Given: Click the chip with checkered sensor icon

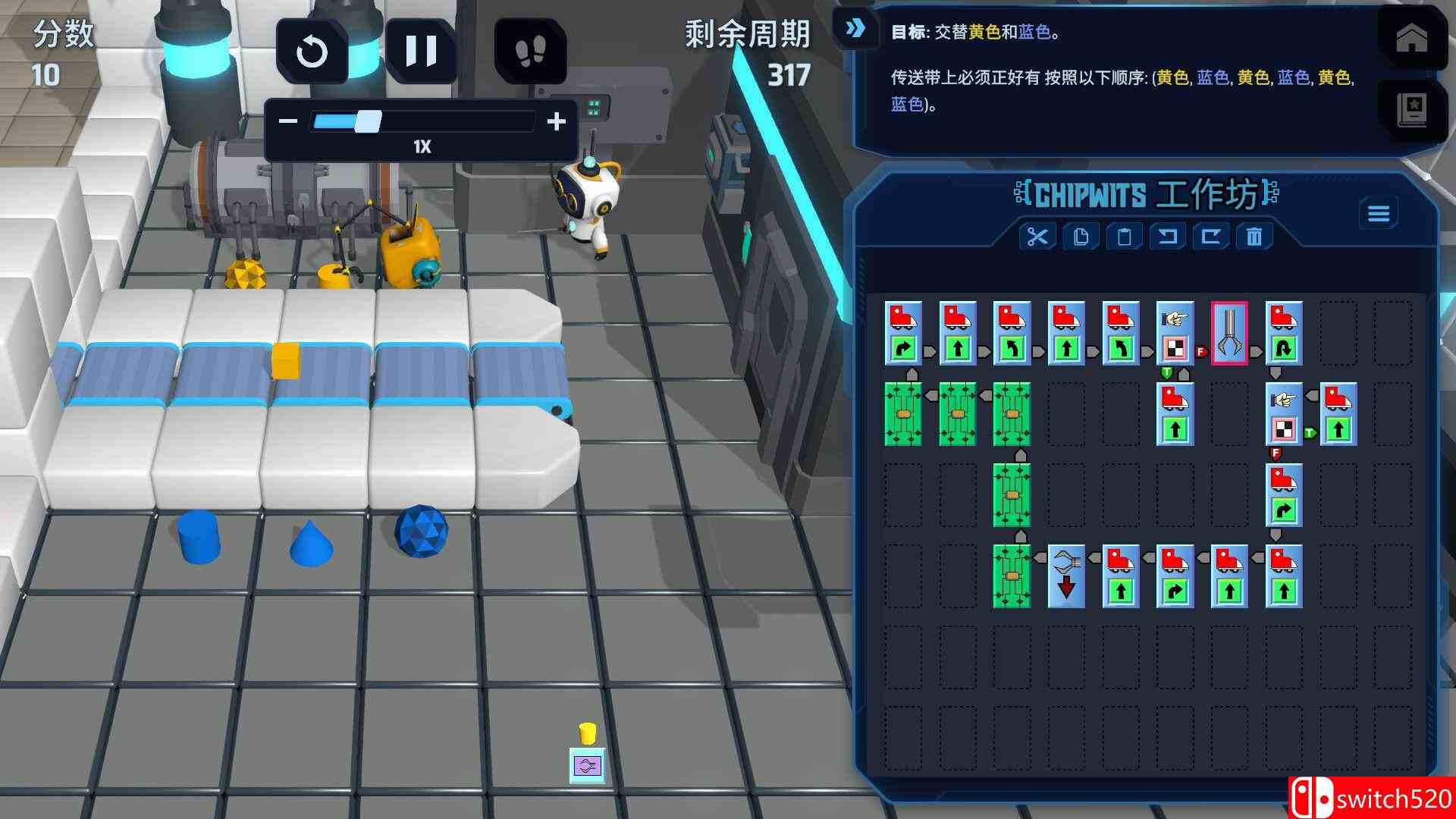Looking at the screenshot, I should coord(1174,334).
